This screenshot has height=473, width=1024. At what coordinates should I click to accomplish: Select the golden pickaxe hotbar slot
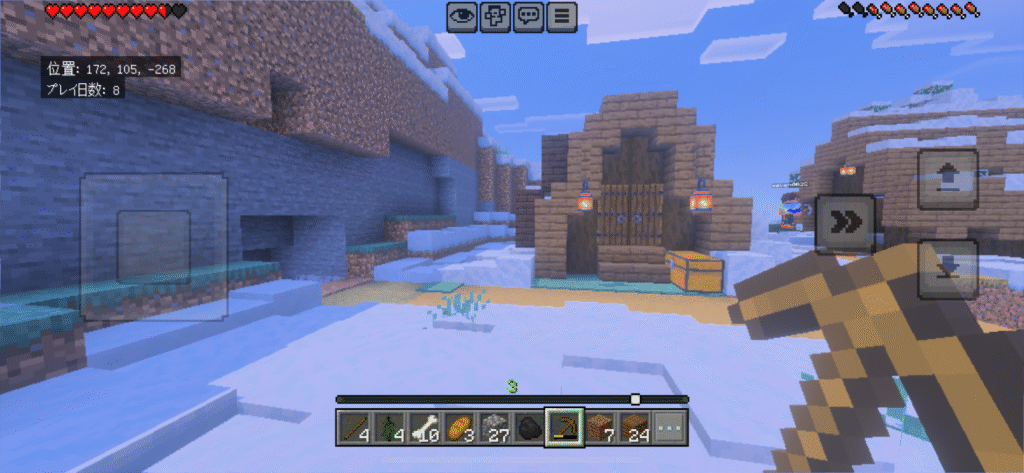(564, 428)
